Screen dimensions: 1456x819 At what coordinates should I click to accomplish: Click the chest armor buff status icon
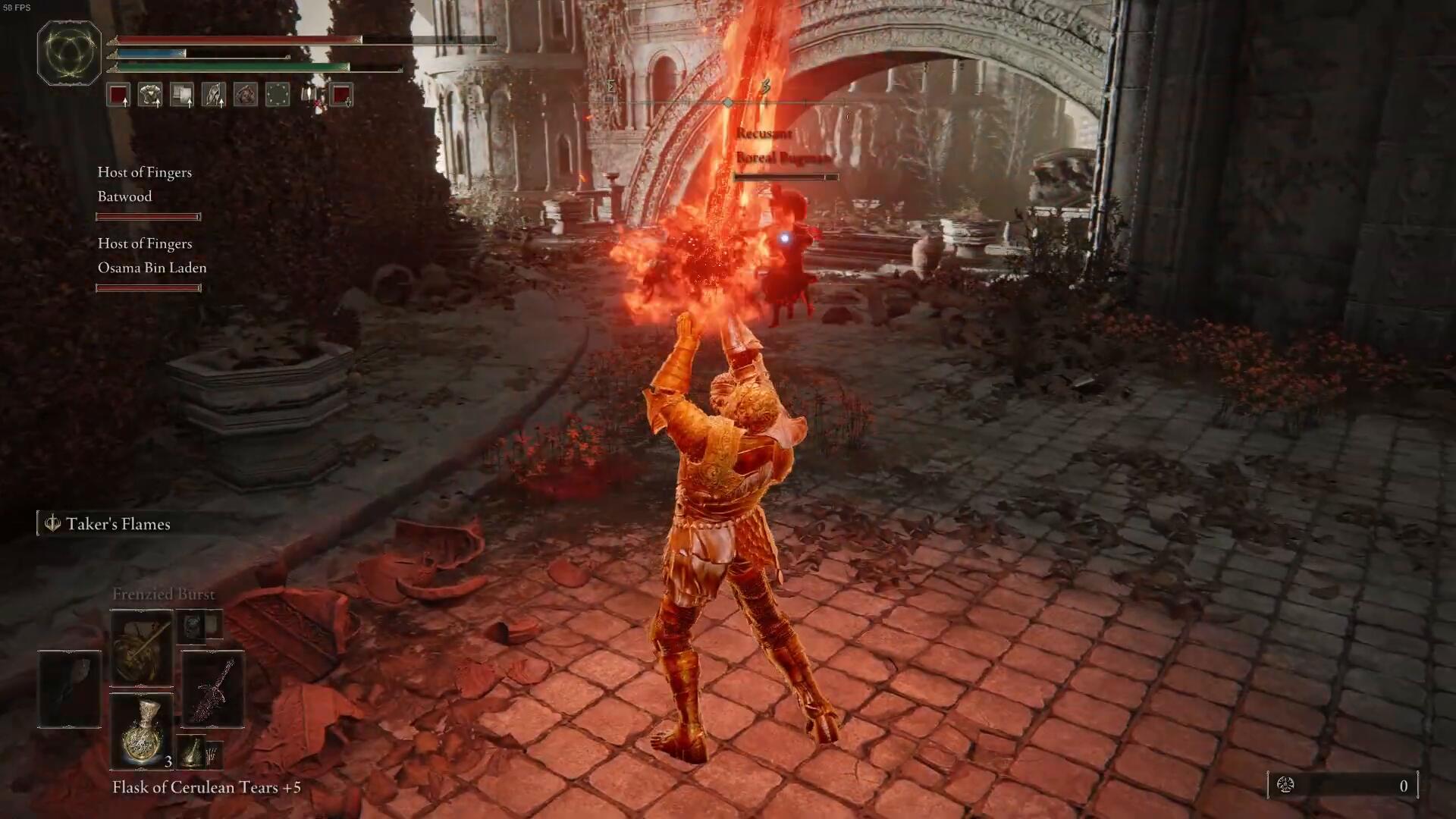pyautogui.click(x=150, y=95)
